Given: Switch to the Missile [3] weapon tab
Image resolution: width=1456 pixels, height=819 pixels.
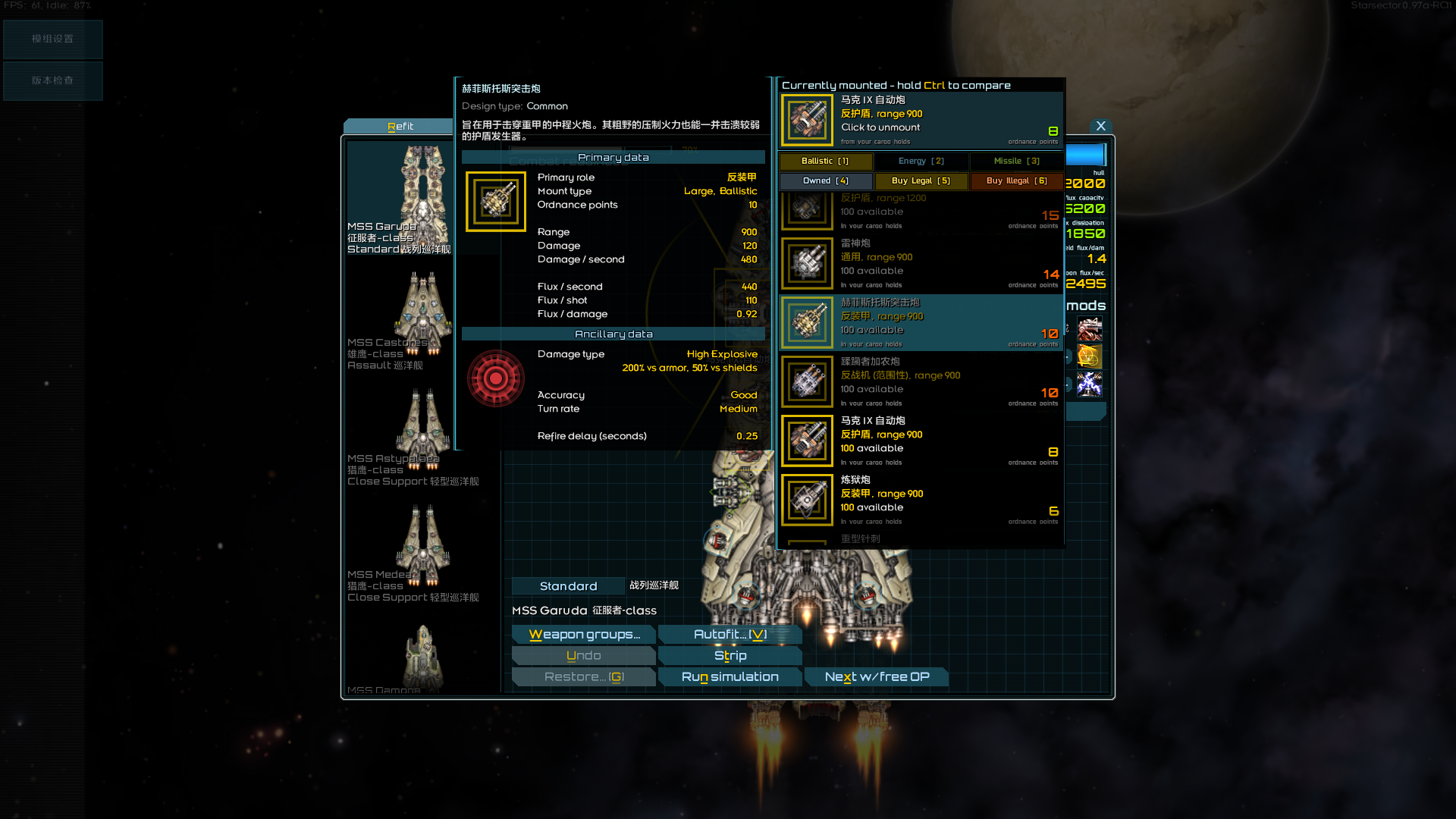Looking at the screenshot, I should tap(1016, 161).
